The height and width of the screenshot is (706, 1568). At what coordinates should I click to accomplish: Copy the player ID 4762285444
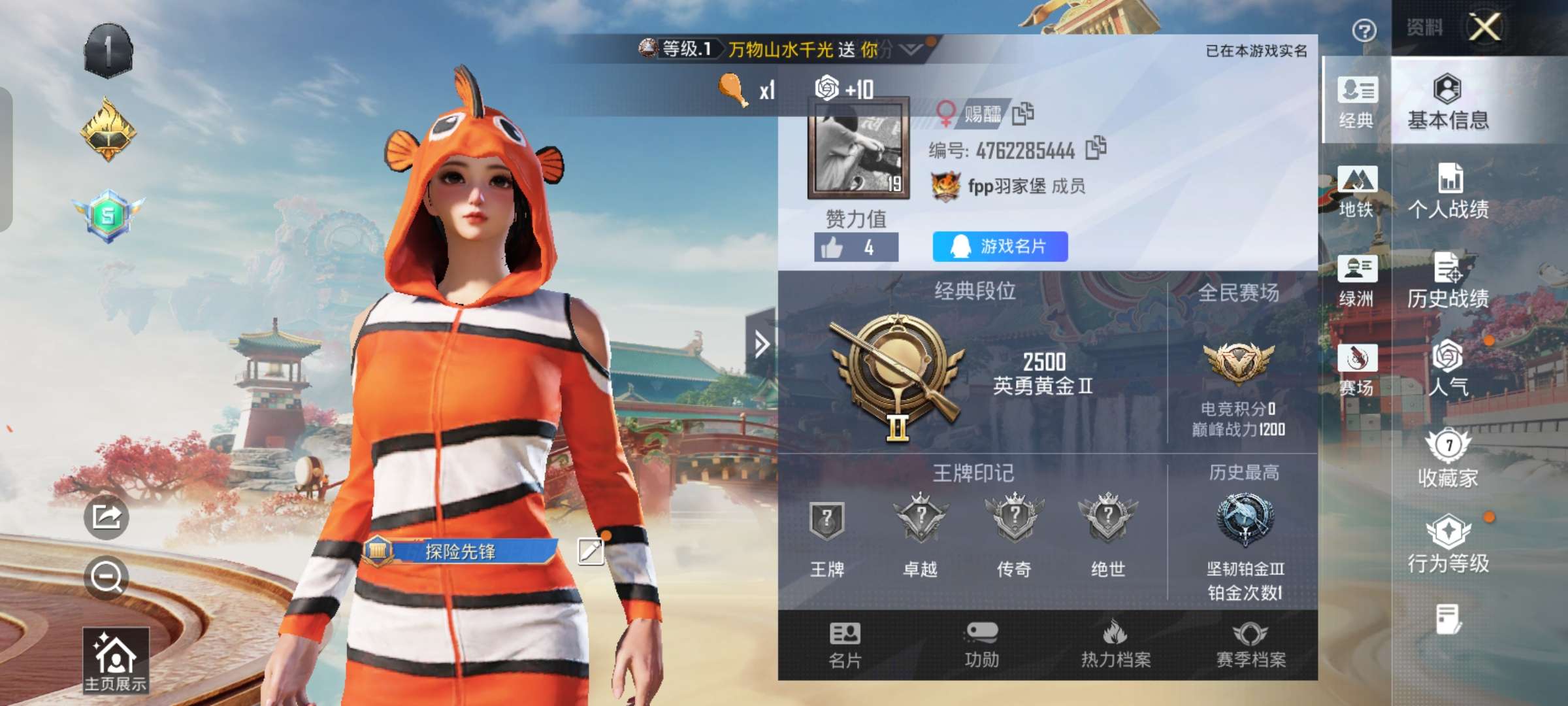click(1097, 149)
